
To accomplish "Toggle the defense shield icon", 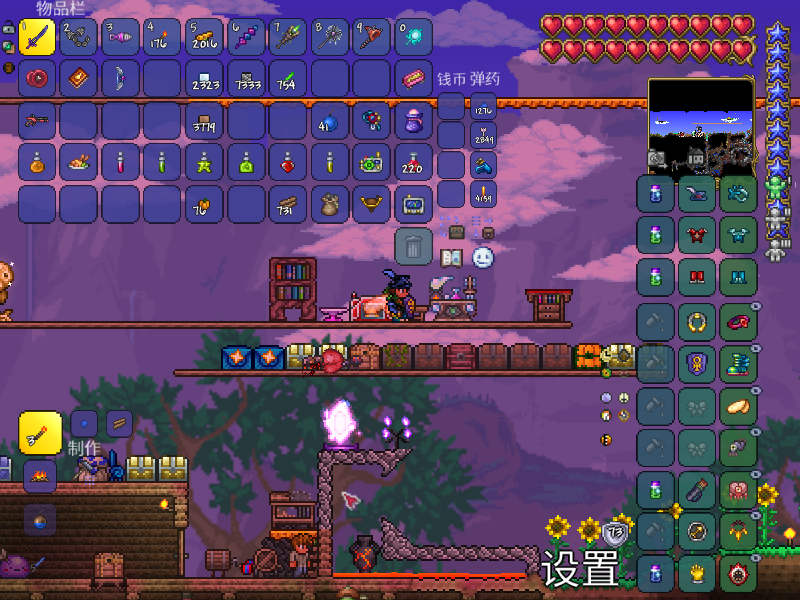I will point(615,532).
